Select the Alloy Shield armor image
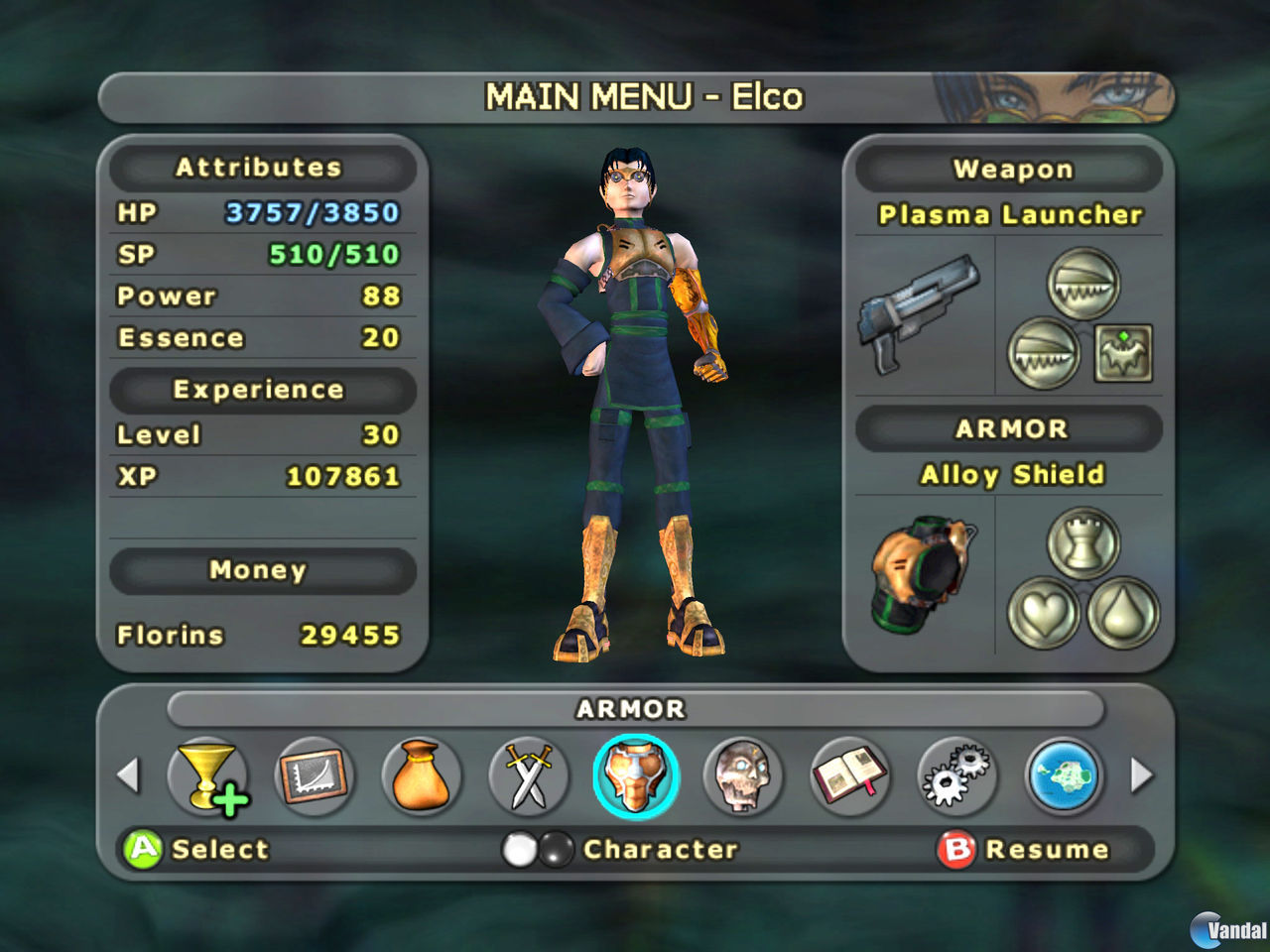The width and height of the screenshot is (1270, 952). tap(923, 575)
